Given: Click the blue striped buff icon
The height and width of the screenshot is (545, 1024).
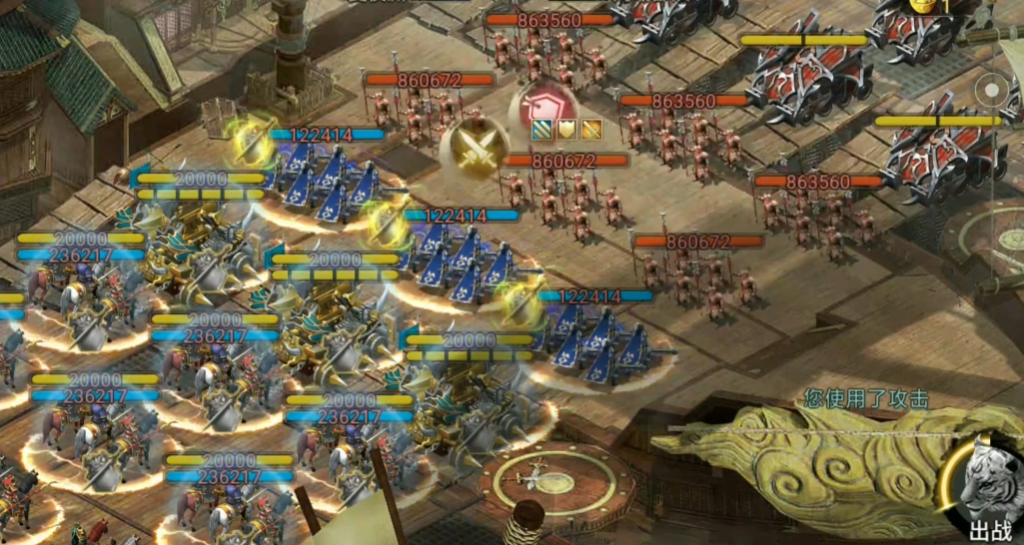Looking at the screenshot, I should click(x=542, y=129).
